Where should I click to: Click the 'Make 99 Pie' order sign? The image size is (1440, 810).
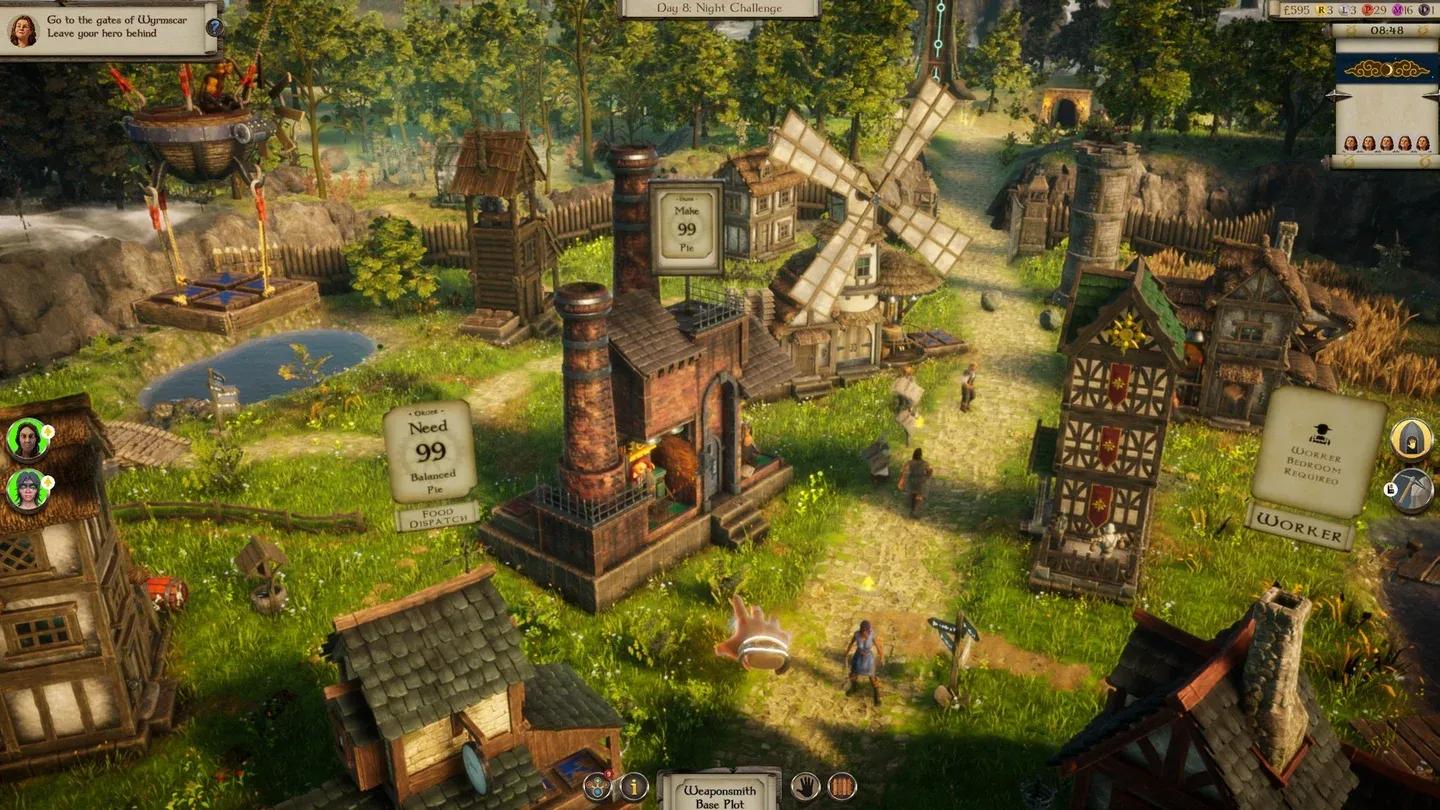coord(686,228)
